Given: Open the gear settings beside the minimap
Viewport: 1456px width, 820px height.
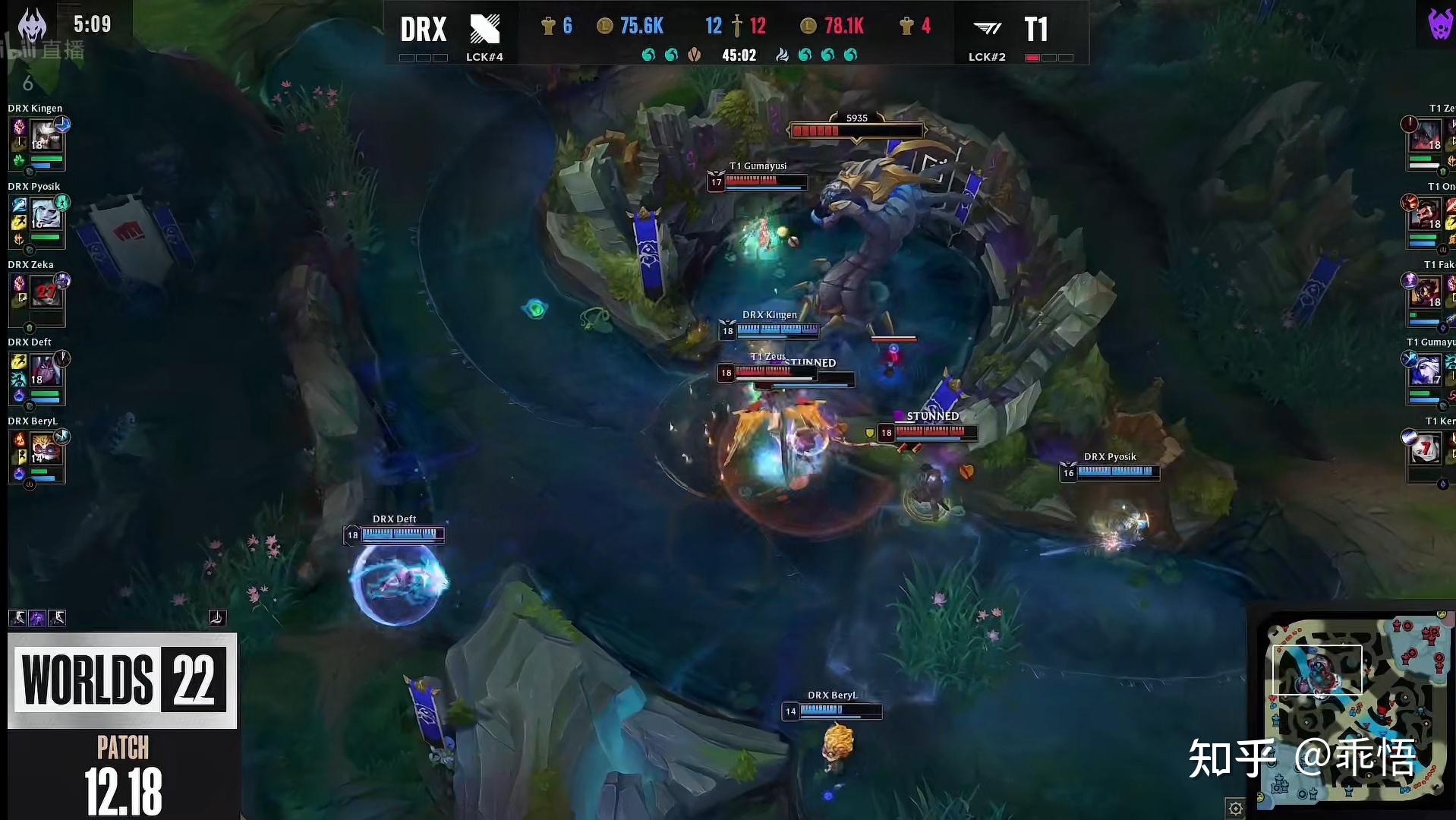Looking at the screenshot, I should coord(1235,808).
